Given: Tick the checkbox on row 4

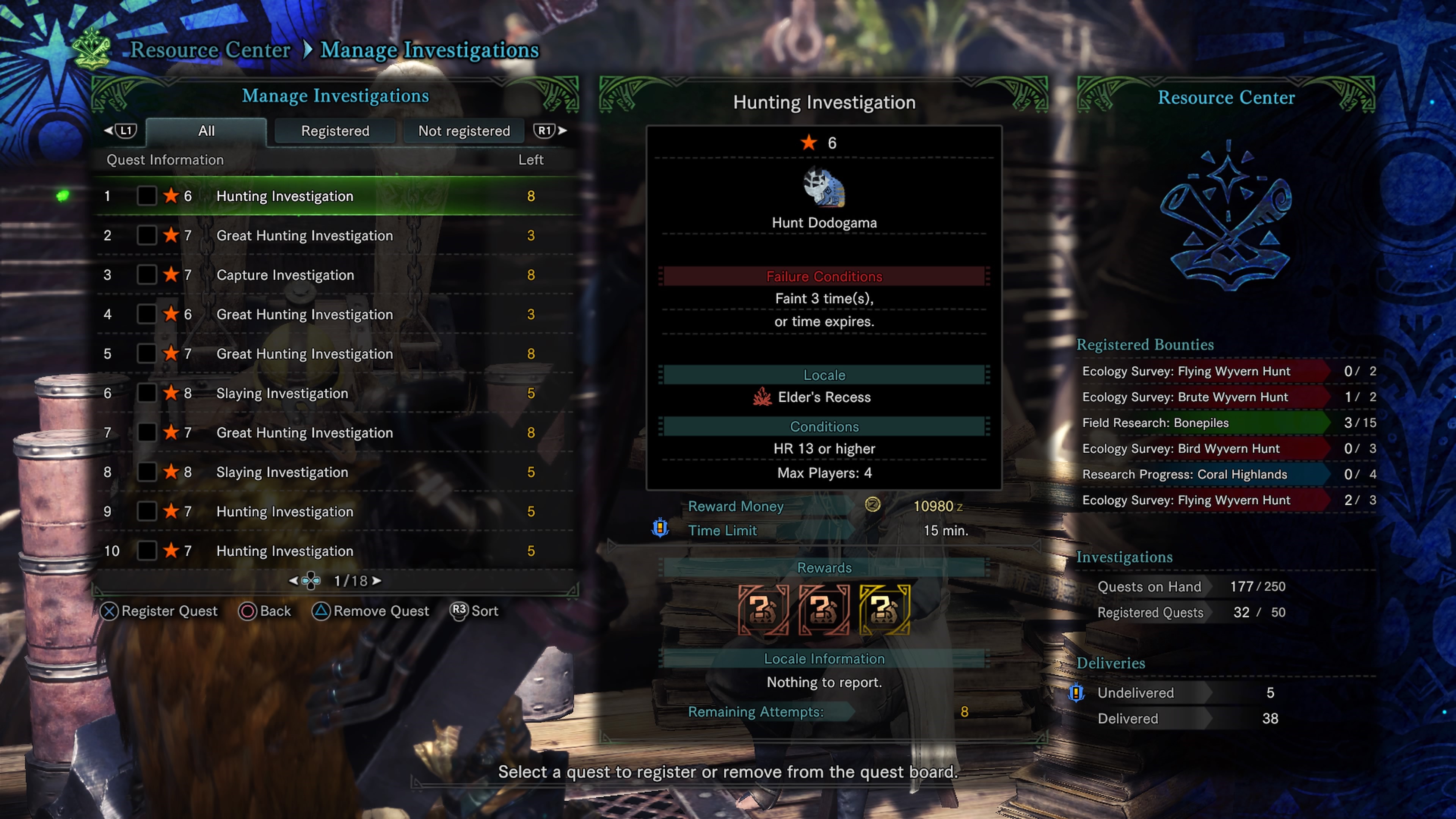Looking at the screenshot, I should (x=146, y=314).
